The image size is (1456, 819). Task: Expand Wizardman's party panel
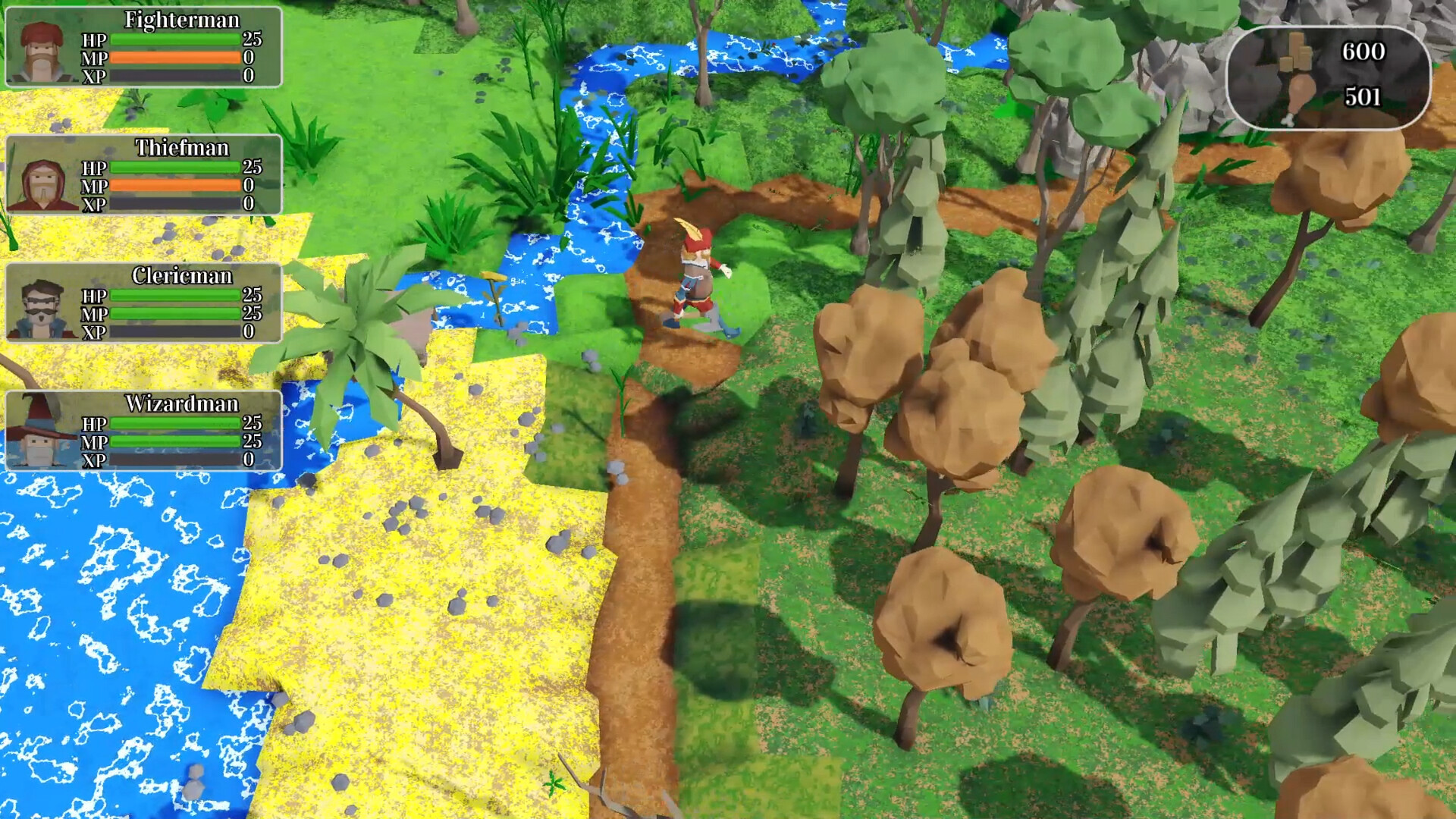144,432
